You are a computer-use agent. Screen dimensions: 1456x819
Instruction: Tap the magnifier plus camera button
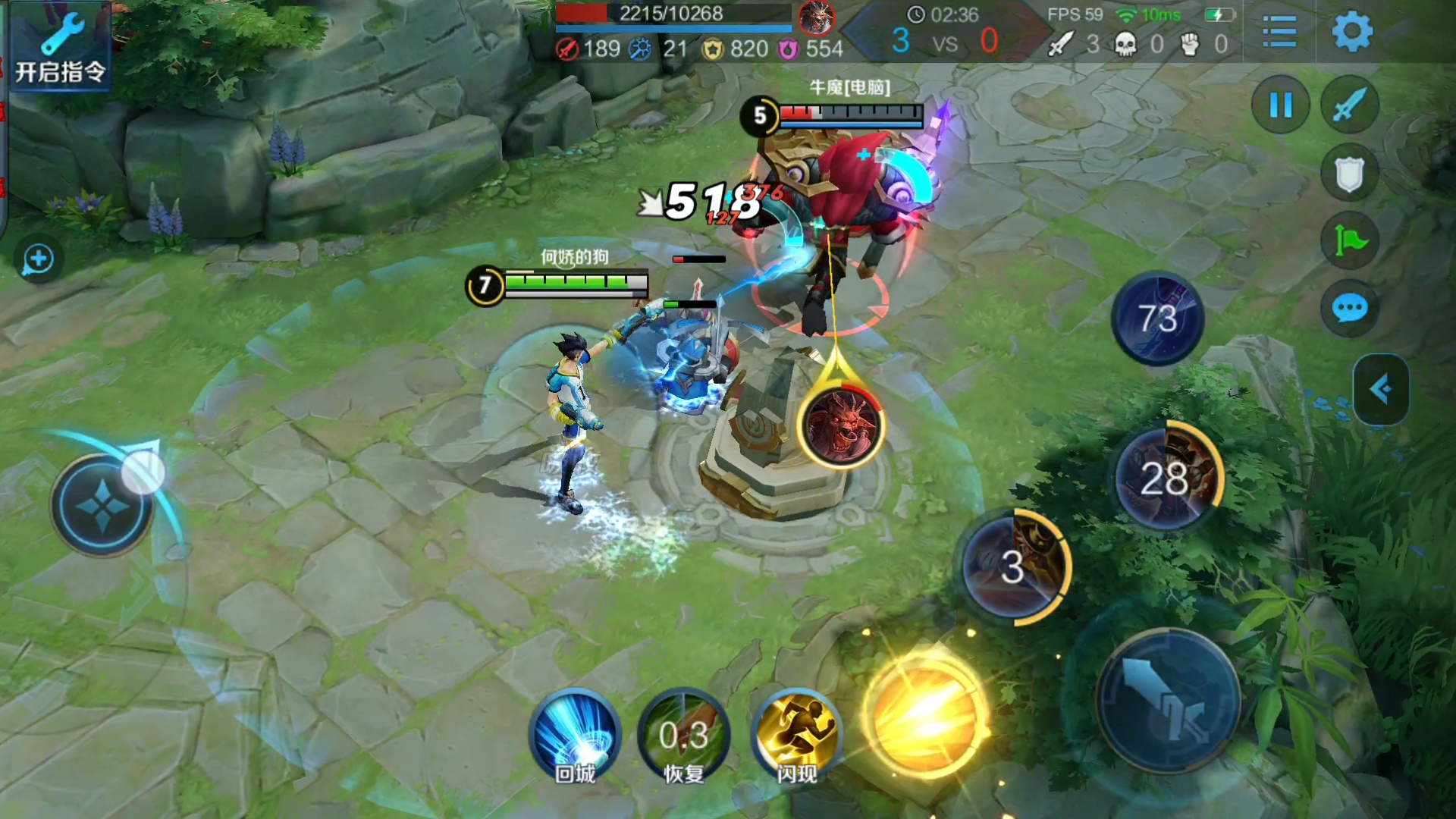point(38,260)
